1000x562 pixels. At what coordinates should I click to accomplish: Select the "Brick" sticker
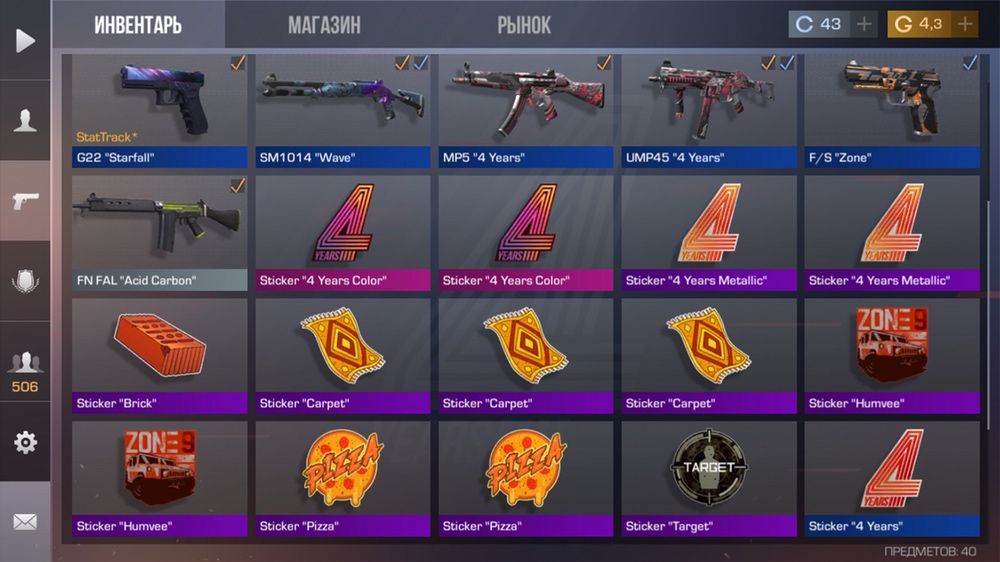[x=159, y=355]
